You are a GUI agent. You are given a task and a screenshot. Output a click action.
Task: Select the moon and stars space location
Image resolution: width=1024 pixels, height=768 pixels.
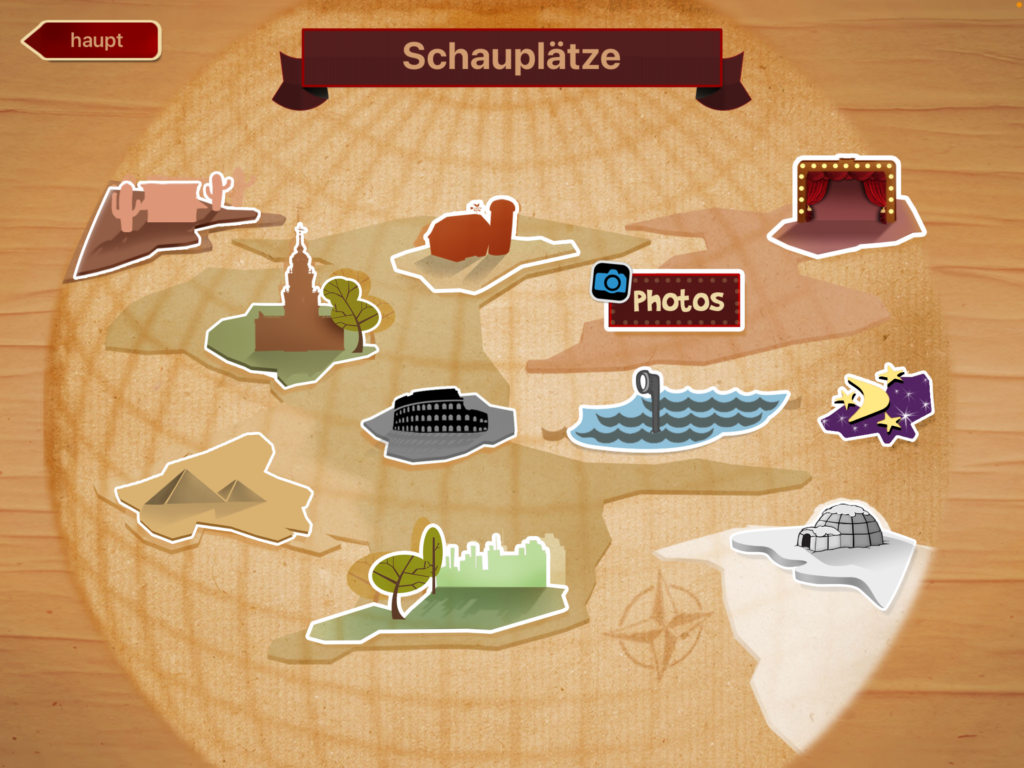[878, 405]
